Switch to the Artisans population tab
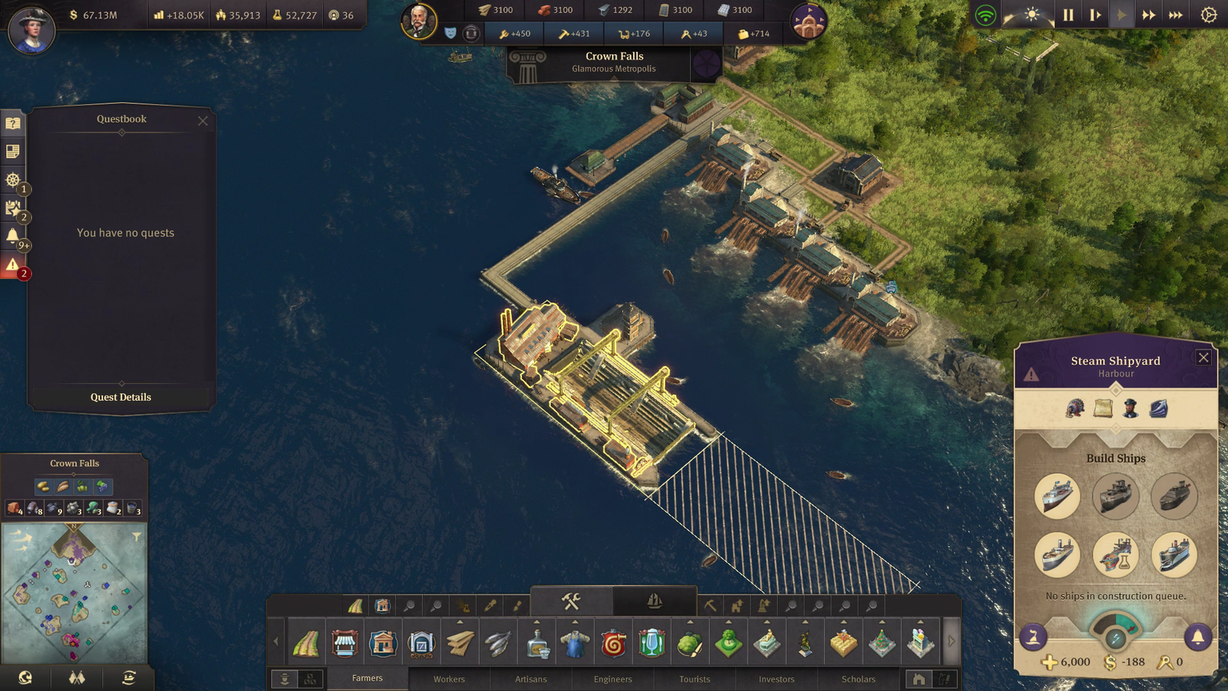The image size is (1228, 691). pyautogui.click(x=531, y=679)
